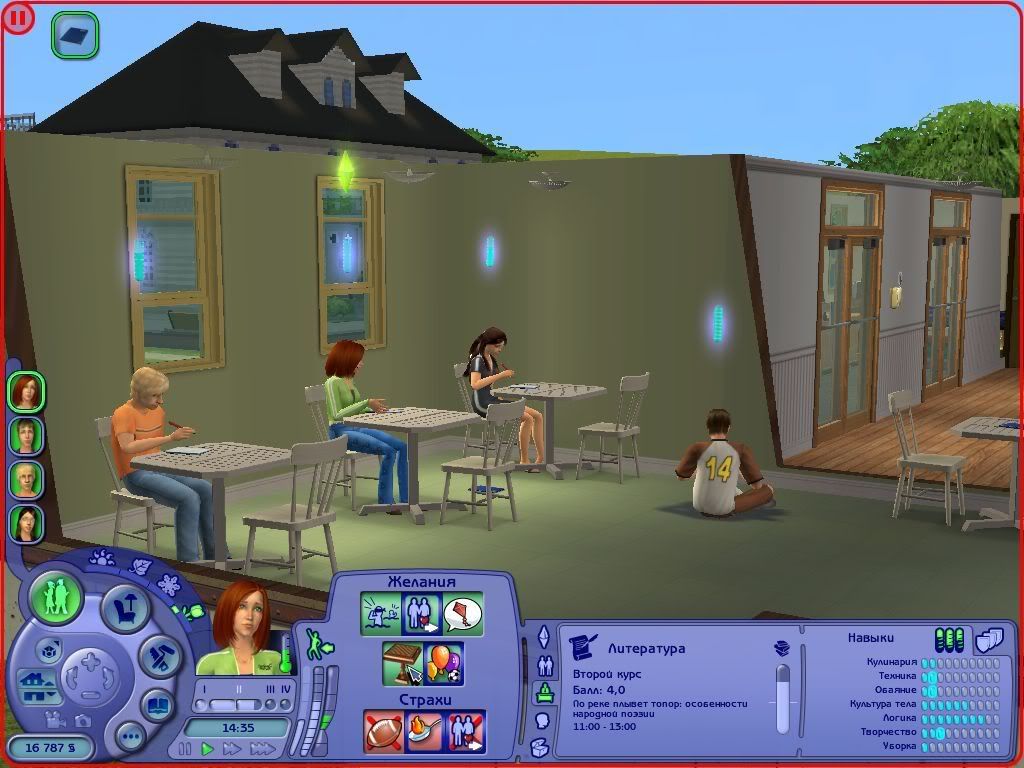Open the options menu three-dots button
This screenshot has width=1024, height=768.
130,737
